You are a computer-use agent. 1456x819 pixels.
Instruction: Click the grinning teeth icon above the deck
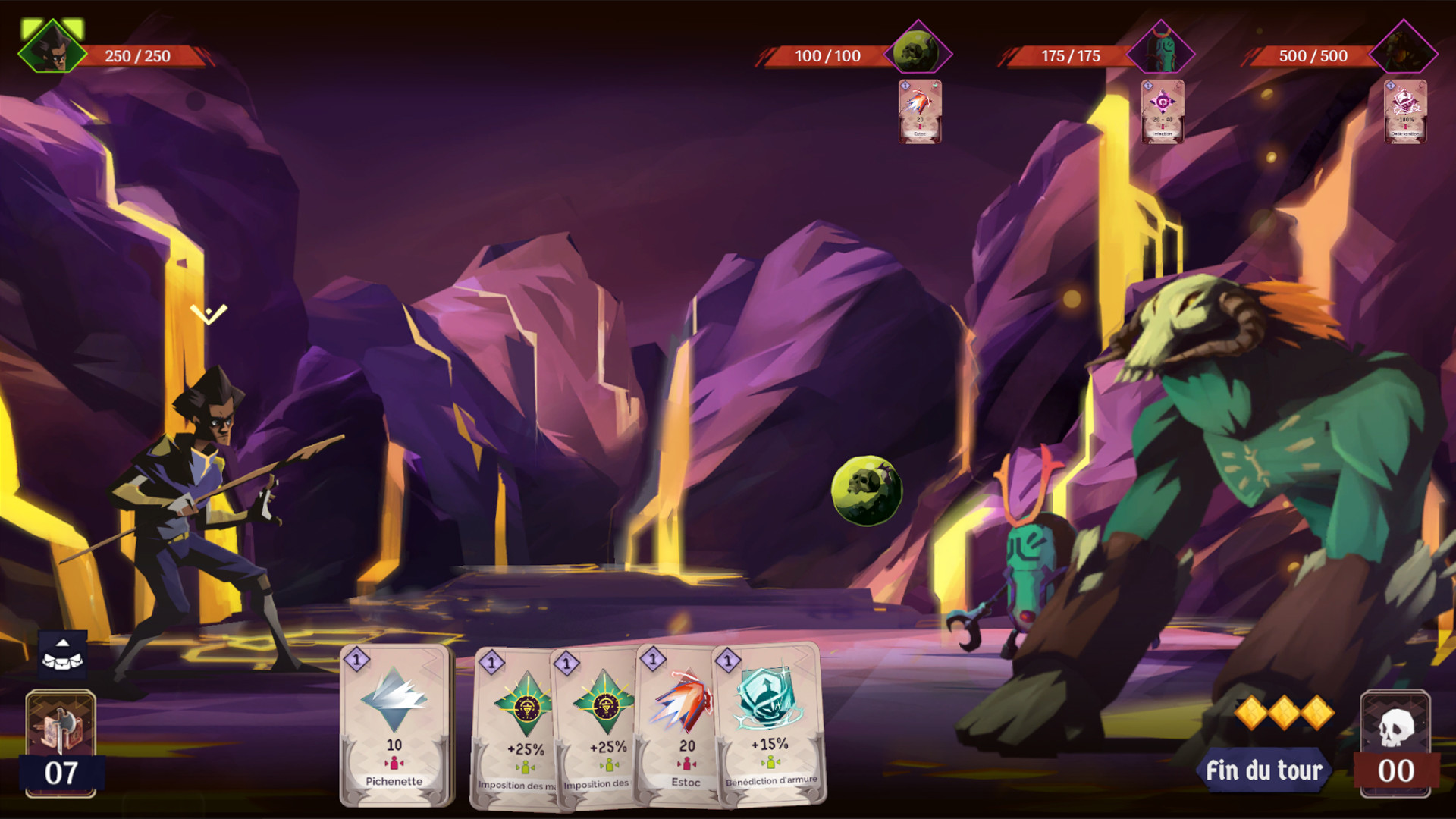(x=63, y=654)
